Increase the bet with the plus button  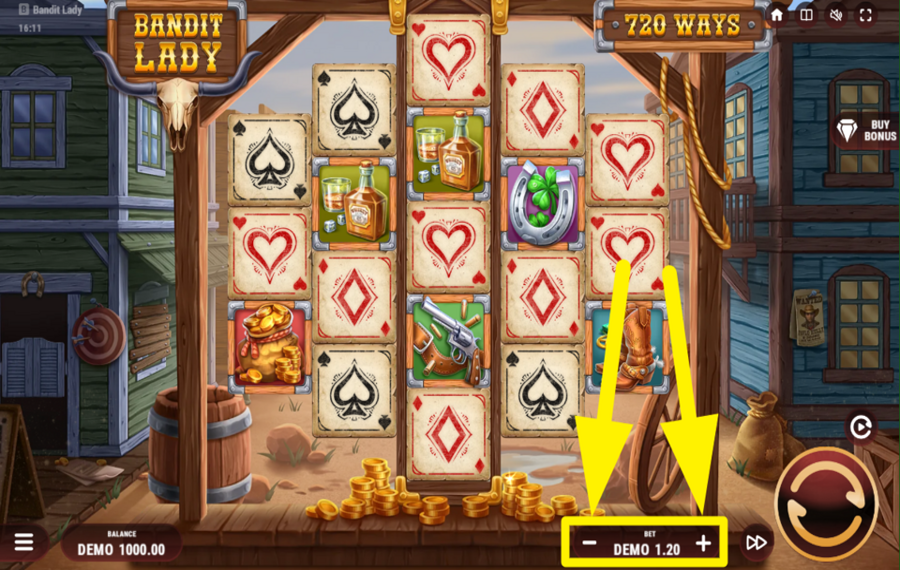[703, 544]
